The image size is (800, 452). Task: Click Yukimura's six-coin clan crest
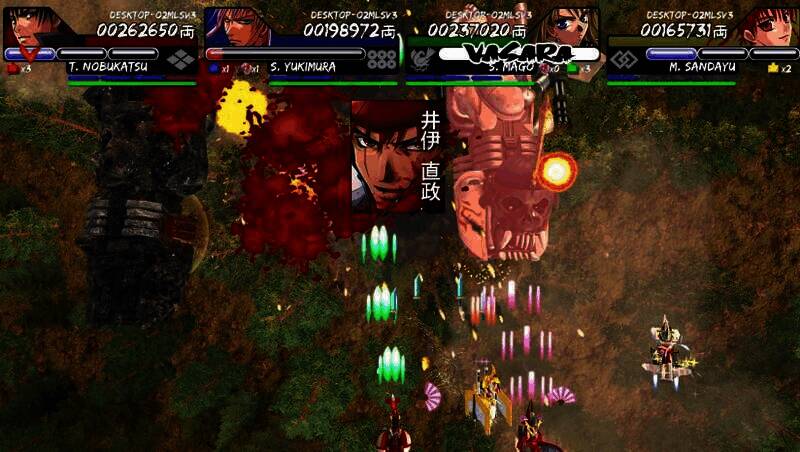point(381,59)
